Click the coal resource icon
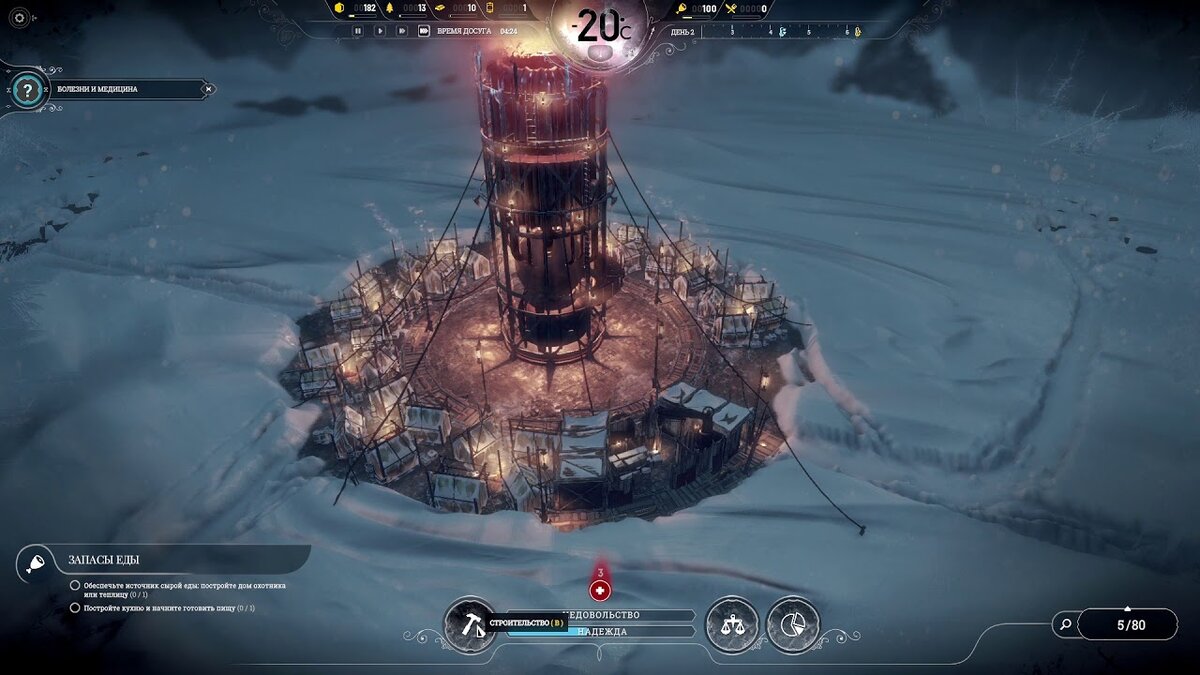 (339, 9)
